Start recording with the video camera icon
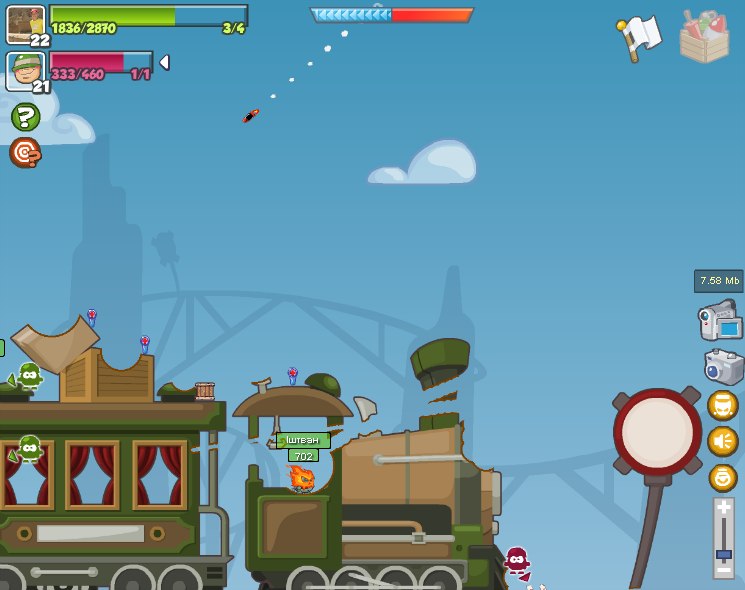Image resolution: width=745 pixels, height=590 pixels. (x=720, y=321)
